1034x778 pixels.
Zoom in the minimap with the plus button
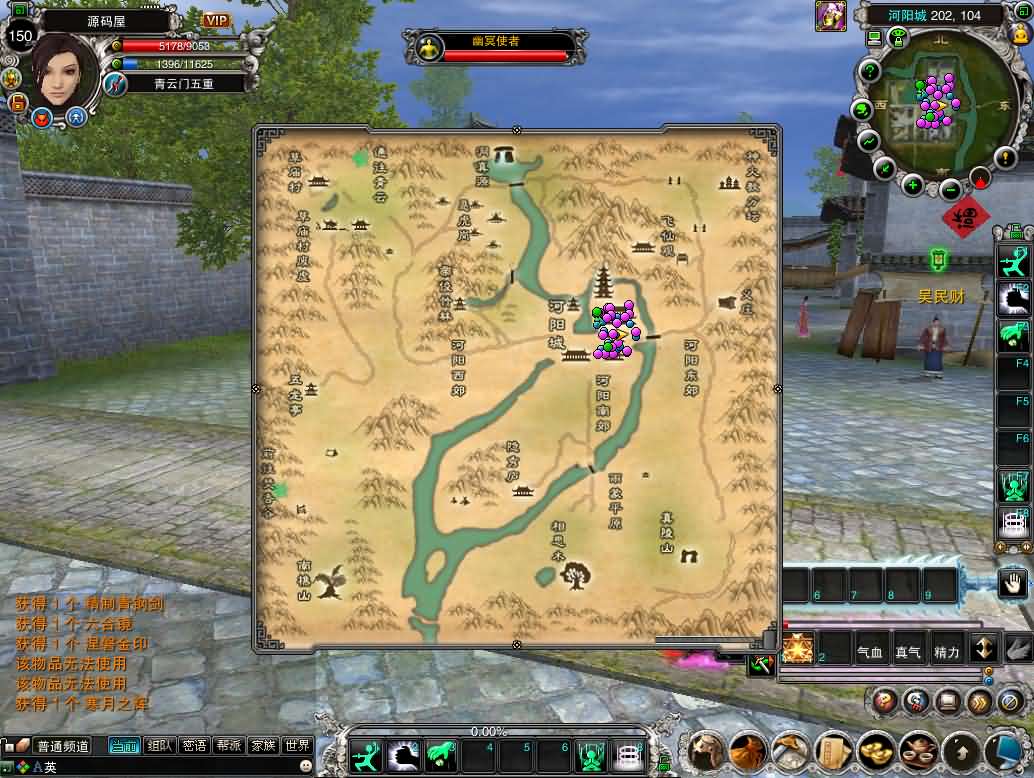point(912,184)
